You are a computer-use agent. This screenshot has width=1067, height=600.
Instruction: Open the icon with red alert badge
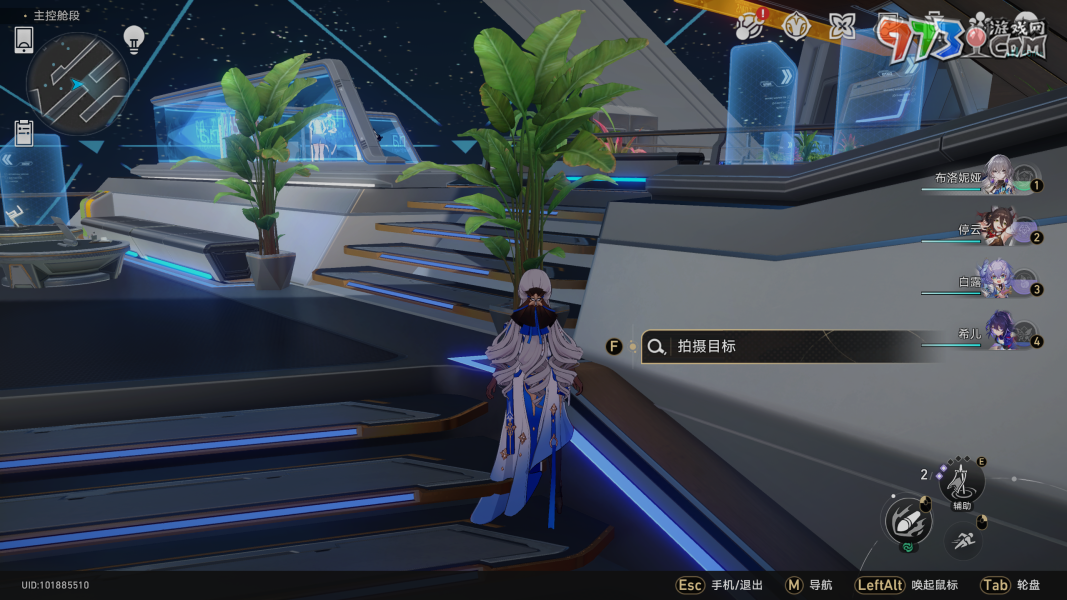point(747,27)
